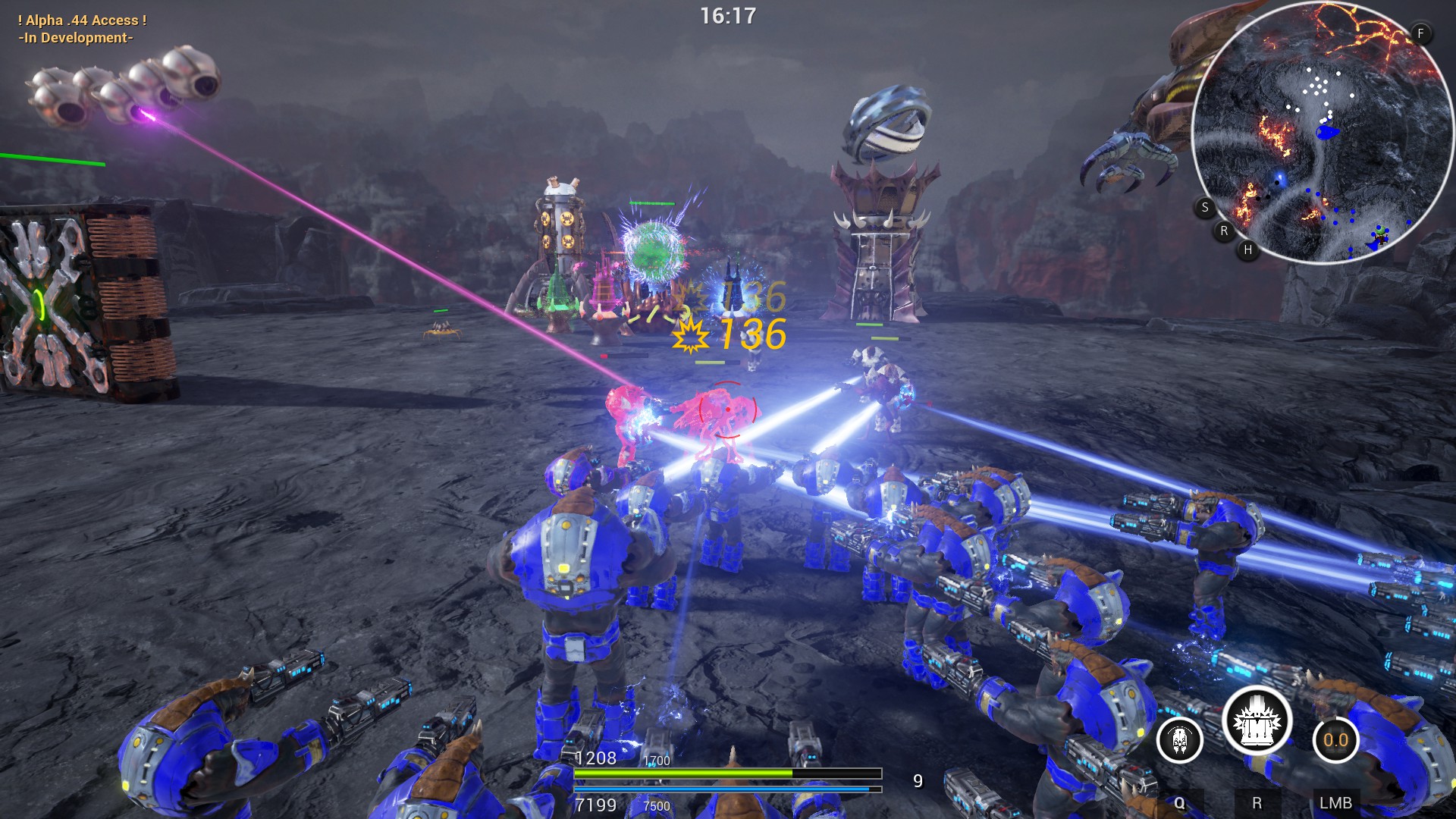
Task: Activate the small drop-pod ability icon
Action: click(1180, 739)
